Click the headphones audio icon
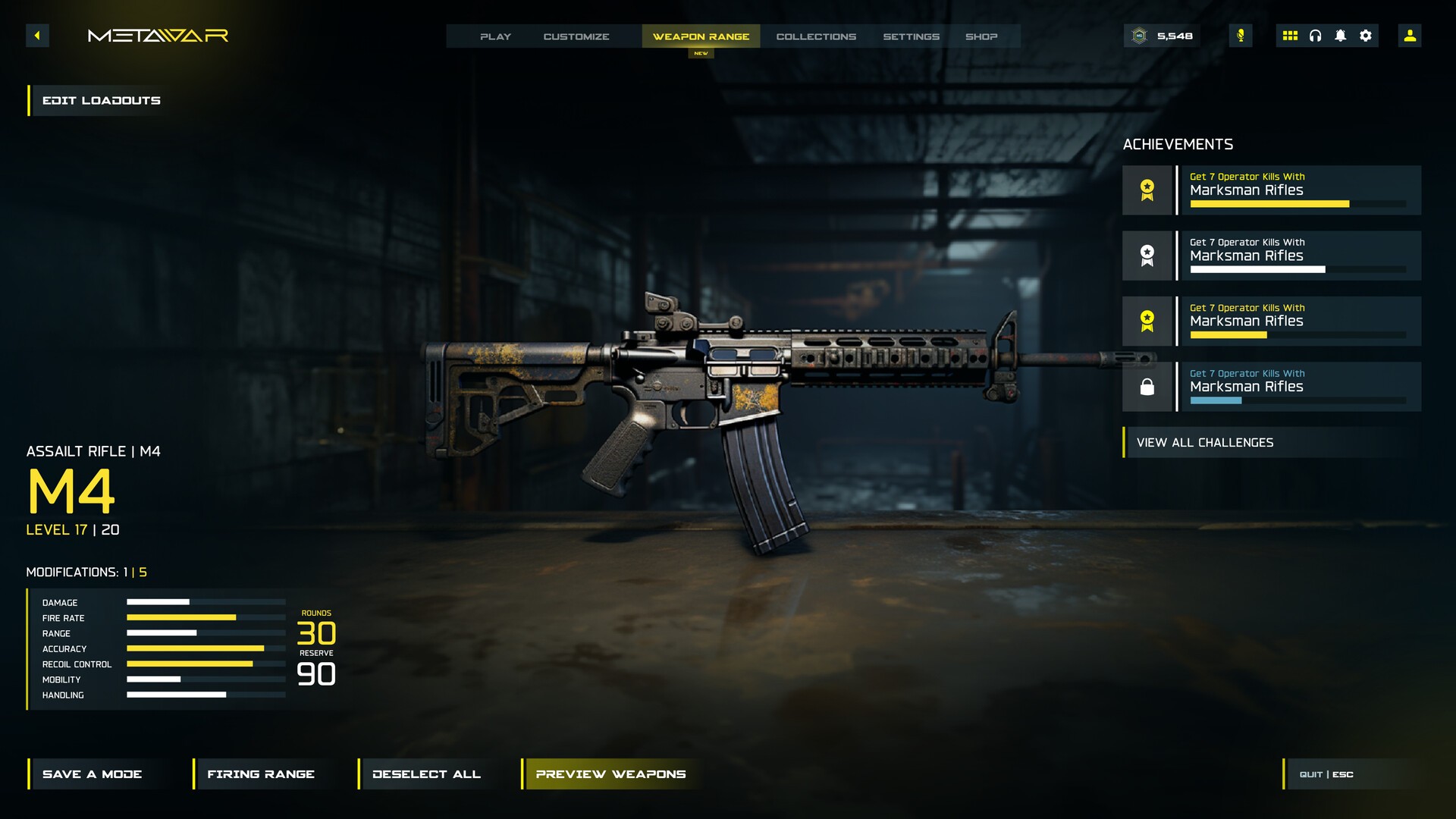 [x=1315, y=36]
